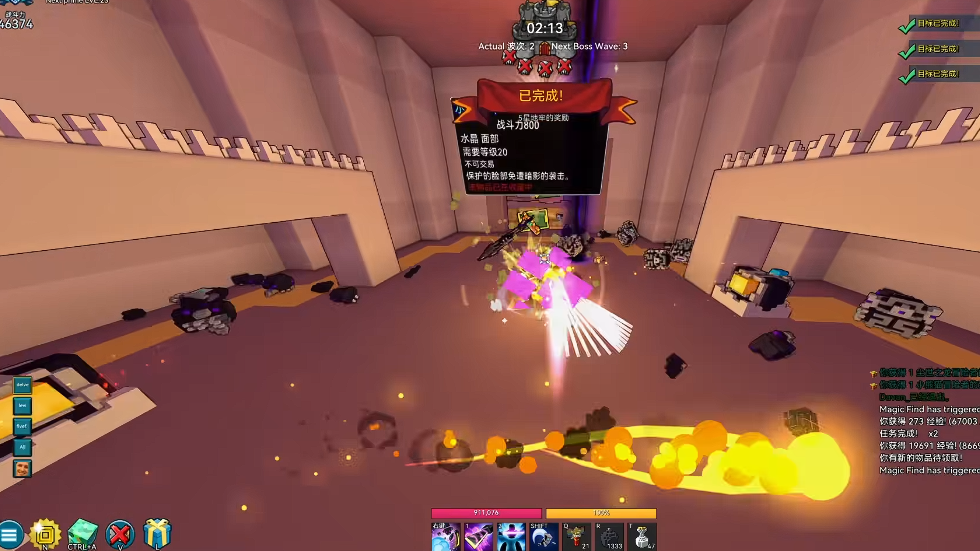980x551 pixels.
Task: Select the R bomb slot showing 1333
Action: (x=609, y=536)
